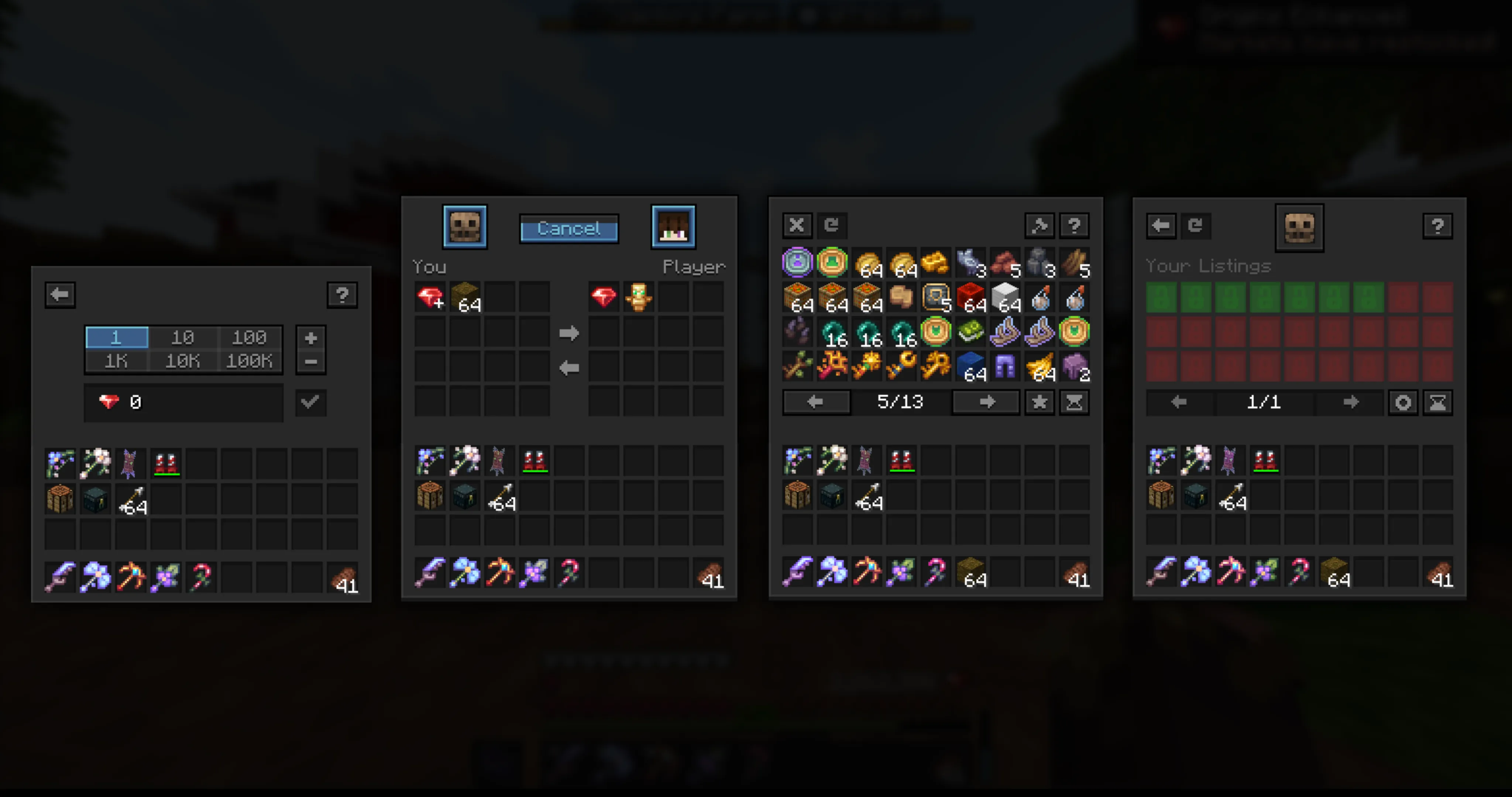Close the auction house with the X

point(797,225)
